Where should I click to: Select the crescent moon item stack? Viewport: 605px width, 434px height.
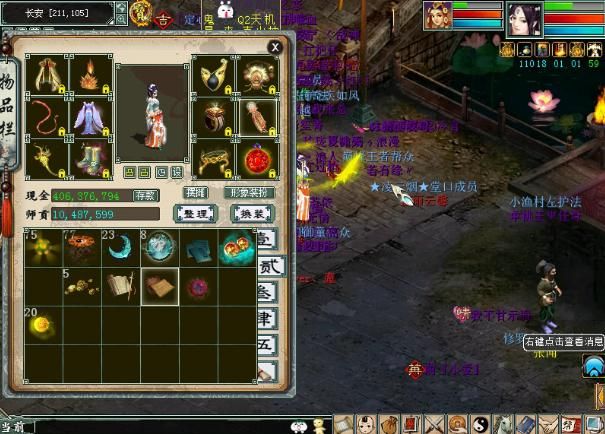click(120, 248)
